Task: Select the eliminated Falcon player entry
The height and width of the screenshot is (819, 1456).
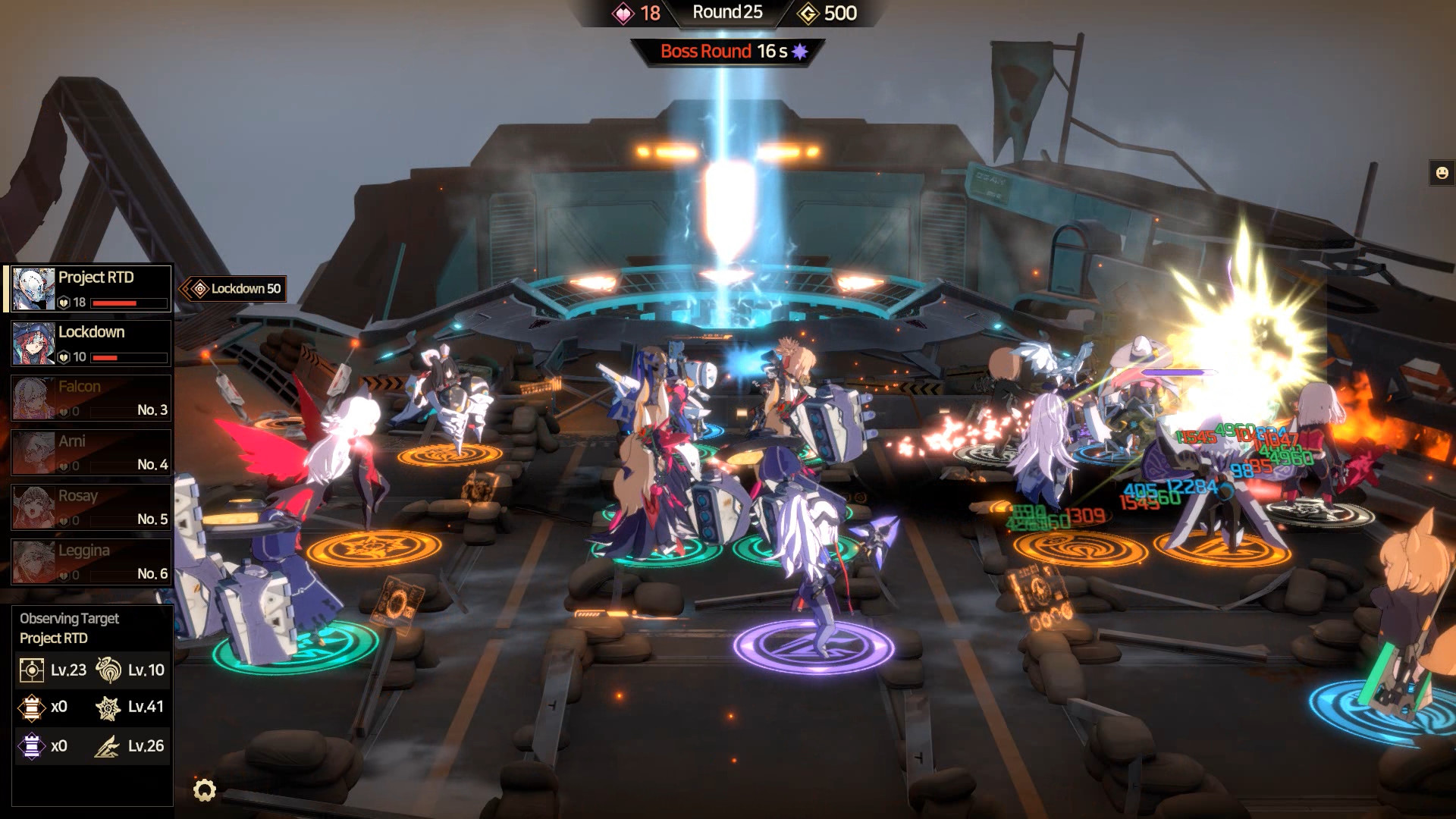Action: click(x=89, y=397)
